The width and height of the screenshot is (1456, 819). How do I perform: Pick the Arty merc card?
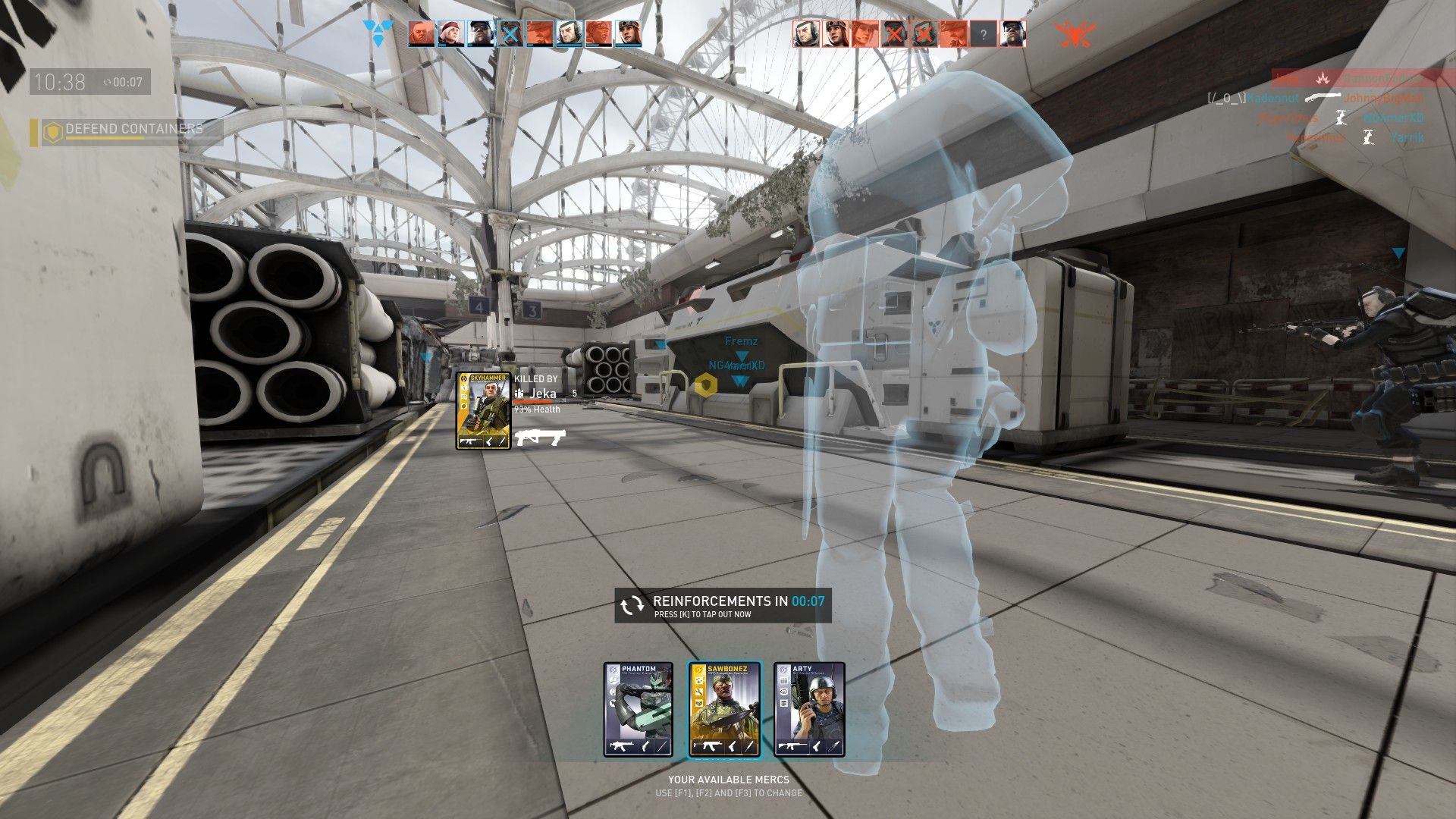coord(809,710)
